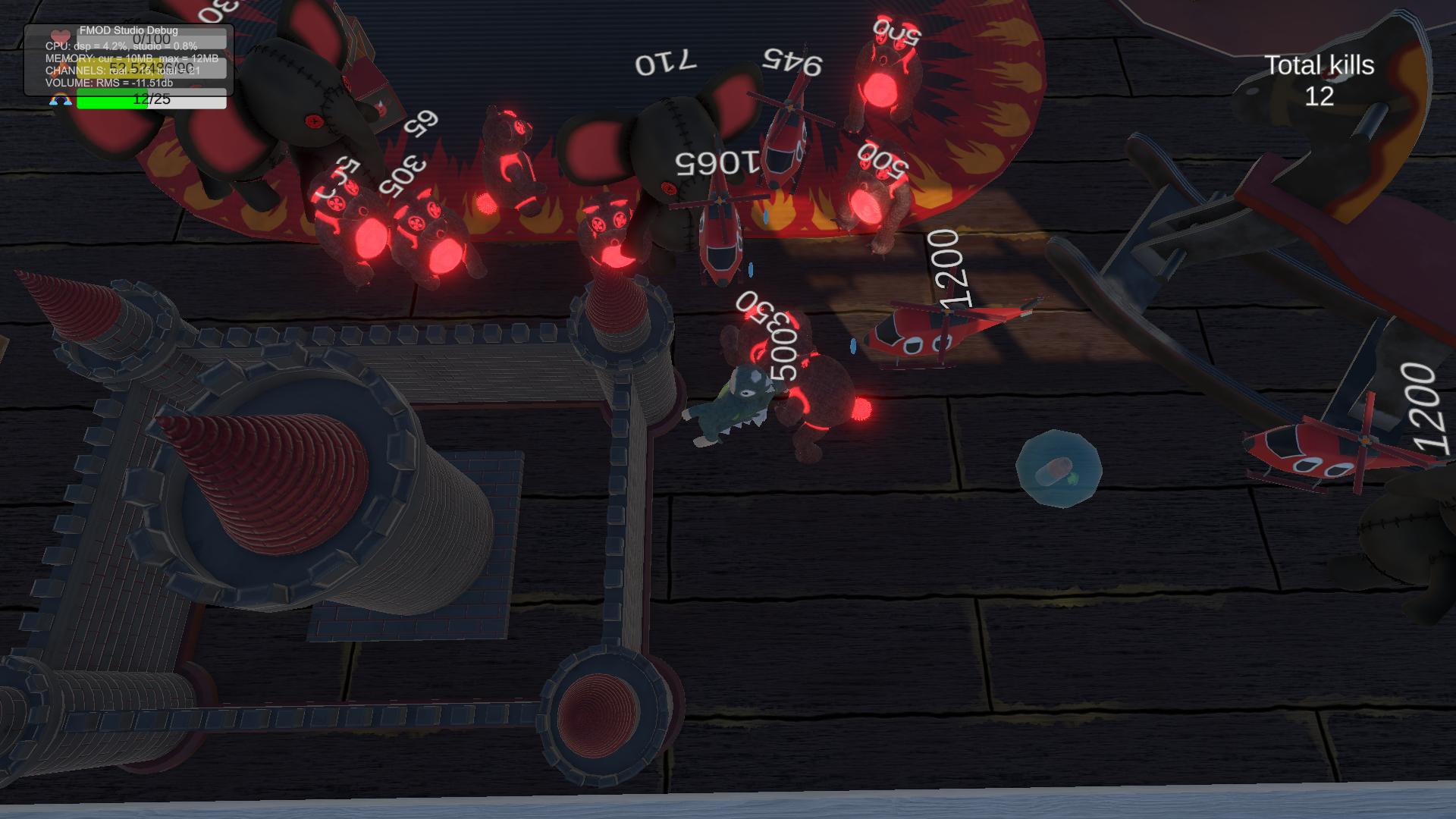
Task: Click the FMOD Studio Debug window title
Action: point(128,30)
